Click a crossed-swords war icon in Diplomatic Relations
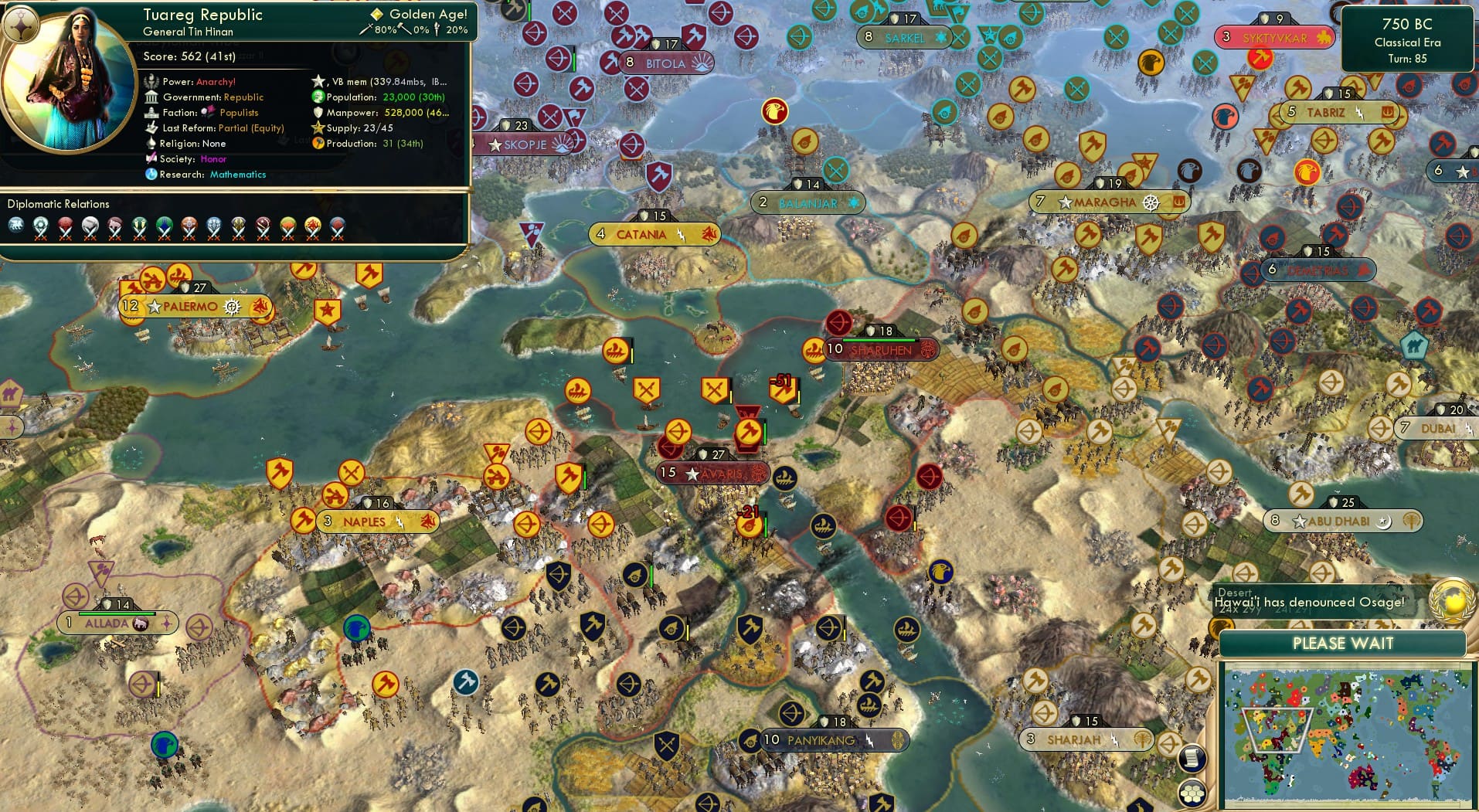The width and height of the screenshot is (1479, 812). coord(40,236)
